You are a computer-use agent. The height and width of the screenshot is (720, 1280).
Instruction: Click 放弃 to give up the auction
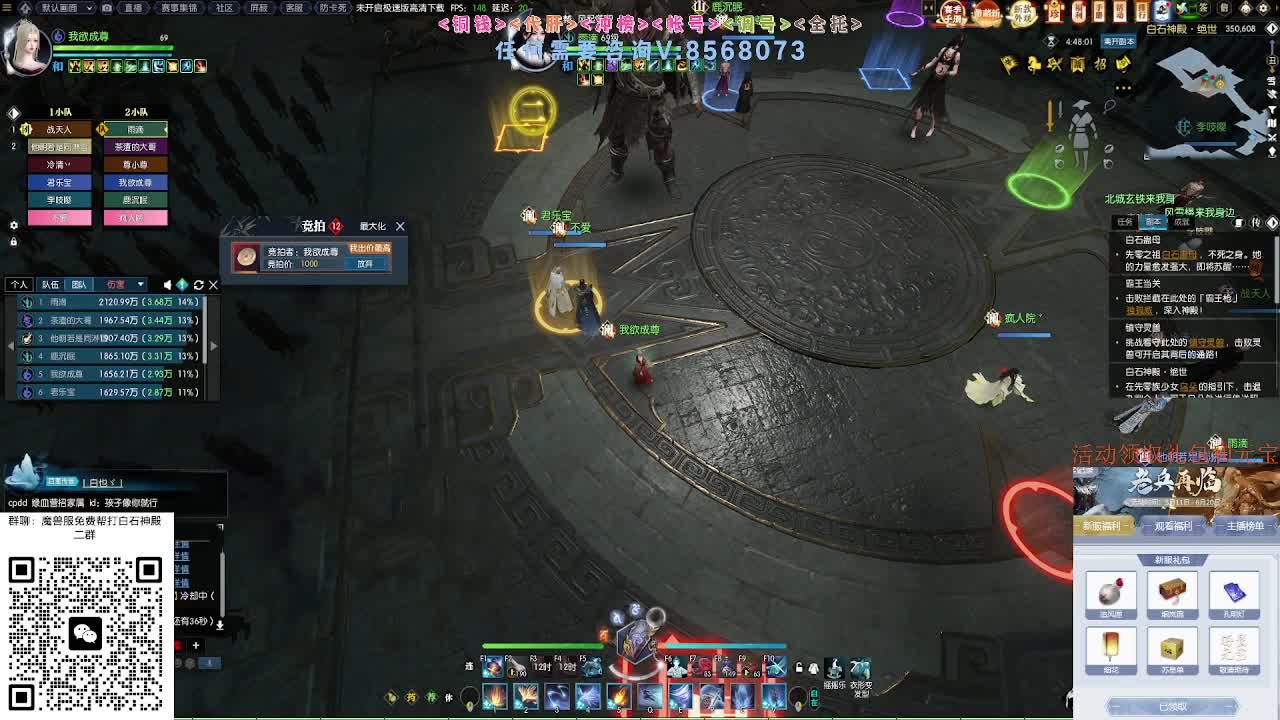[365, 264]
